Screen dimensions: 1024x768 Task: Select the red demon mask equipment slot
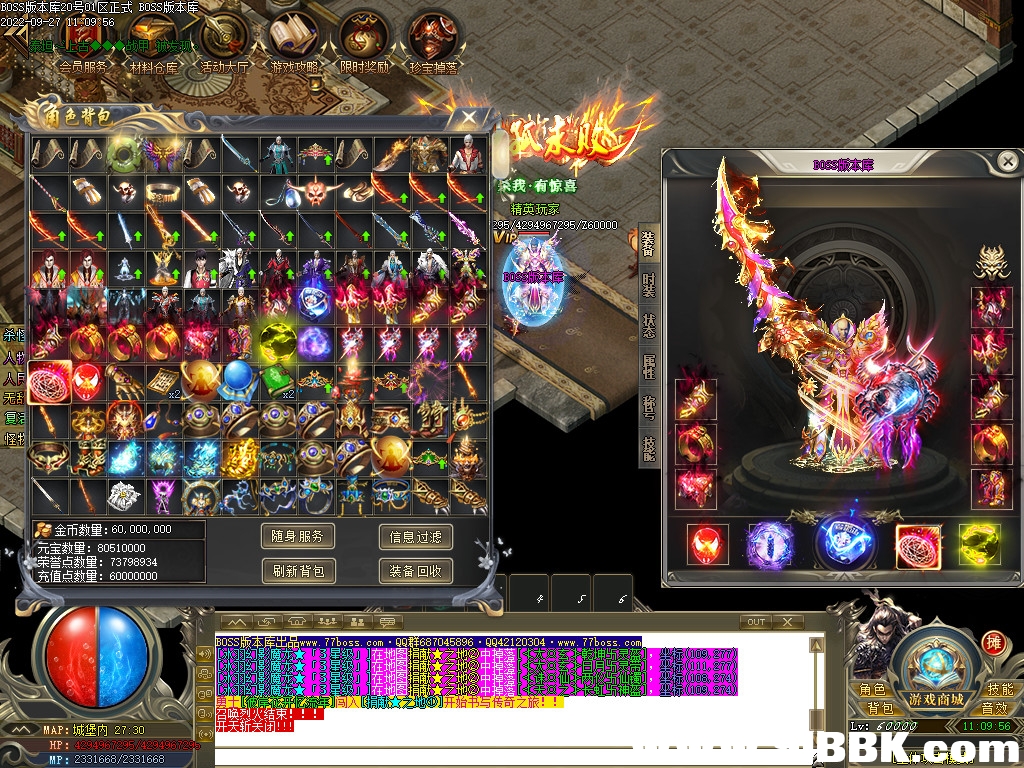[708, 545]
